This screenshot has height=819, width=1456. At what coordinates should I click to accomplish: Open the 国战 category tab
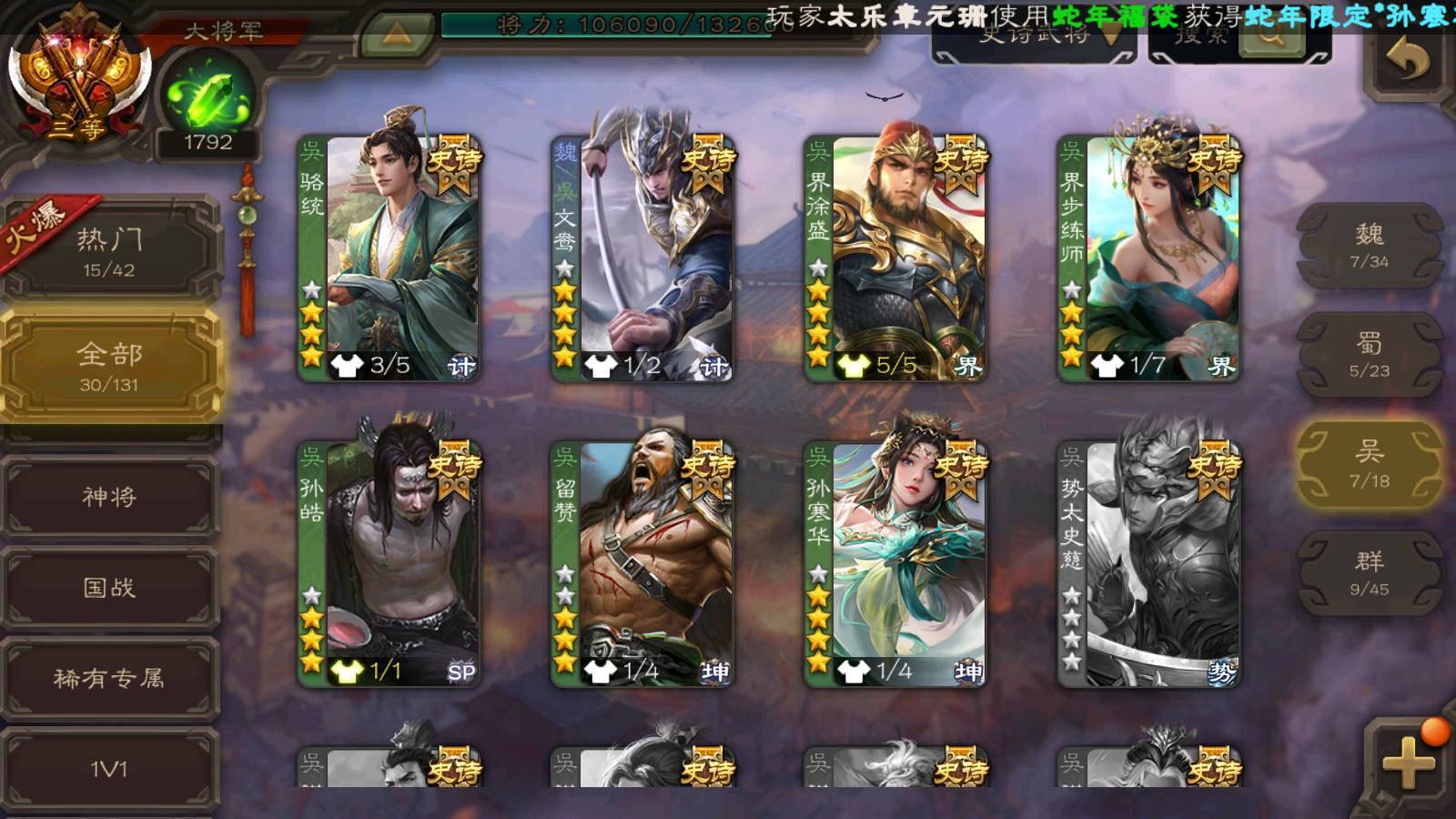pyautogui.click(x=109, y=588)
